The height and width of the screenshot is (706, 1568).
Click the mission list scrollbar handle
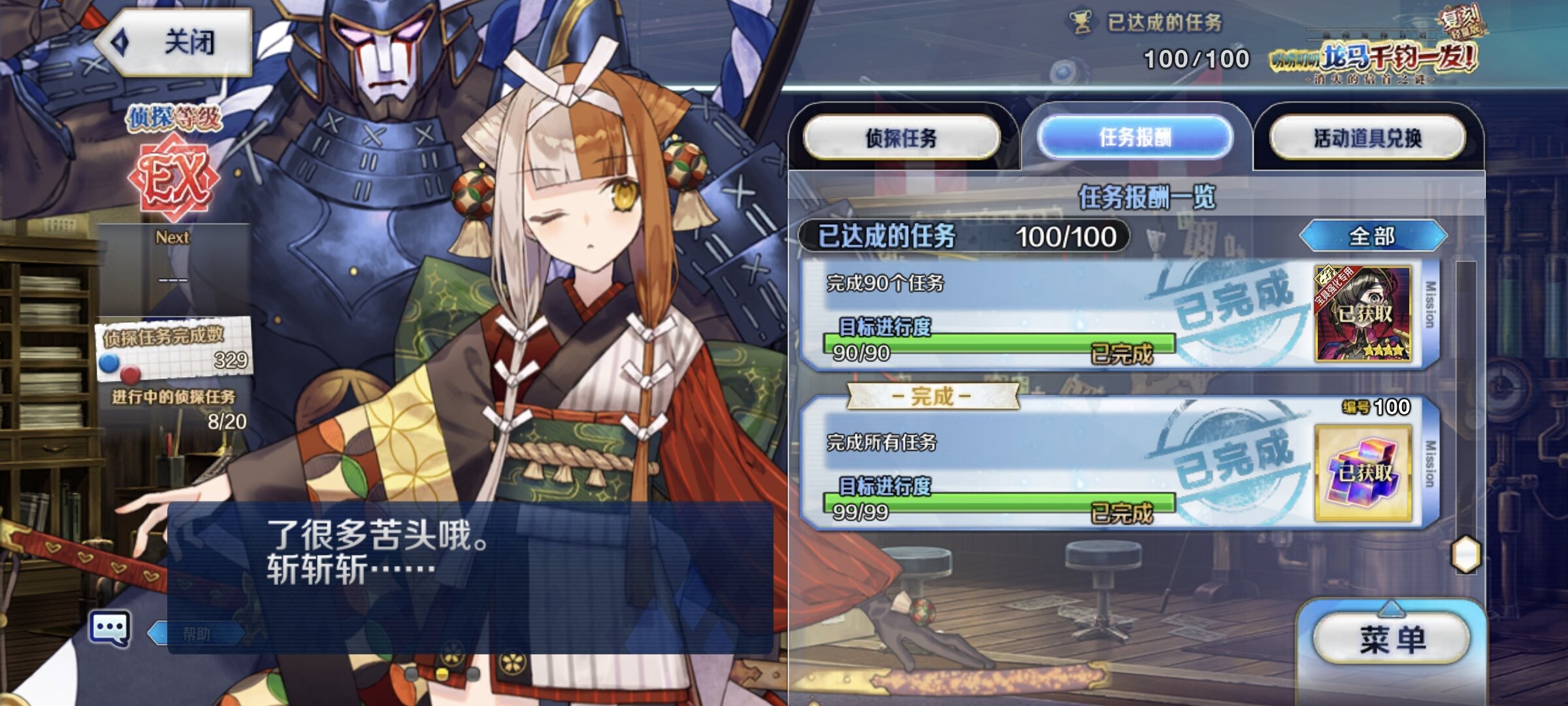coord(1465,554)
